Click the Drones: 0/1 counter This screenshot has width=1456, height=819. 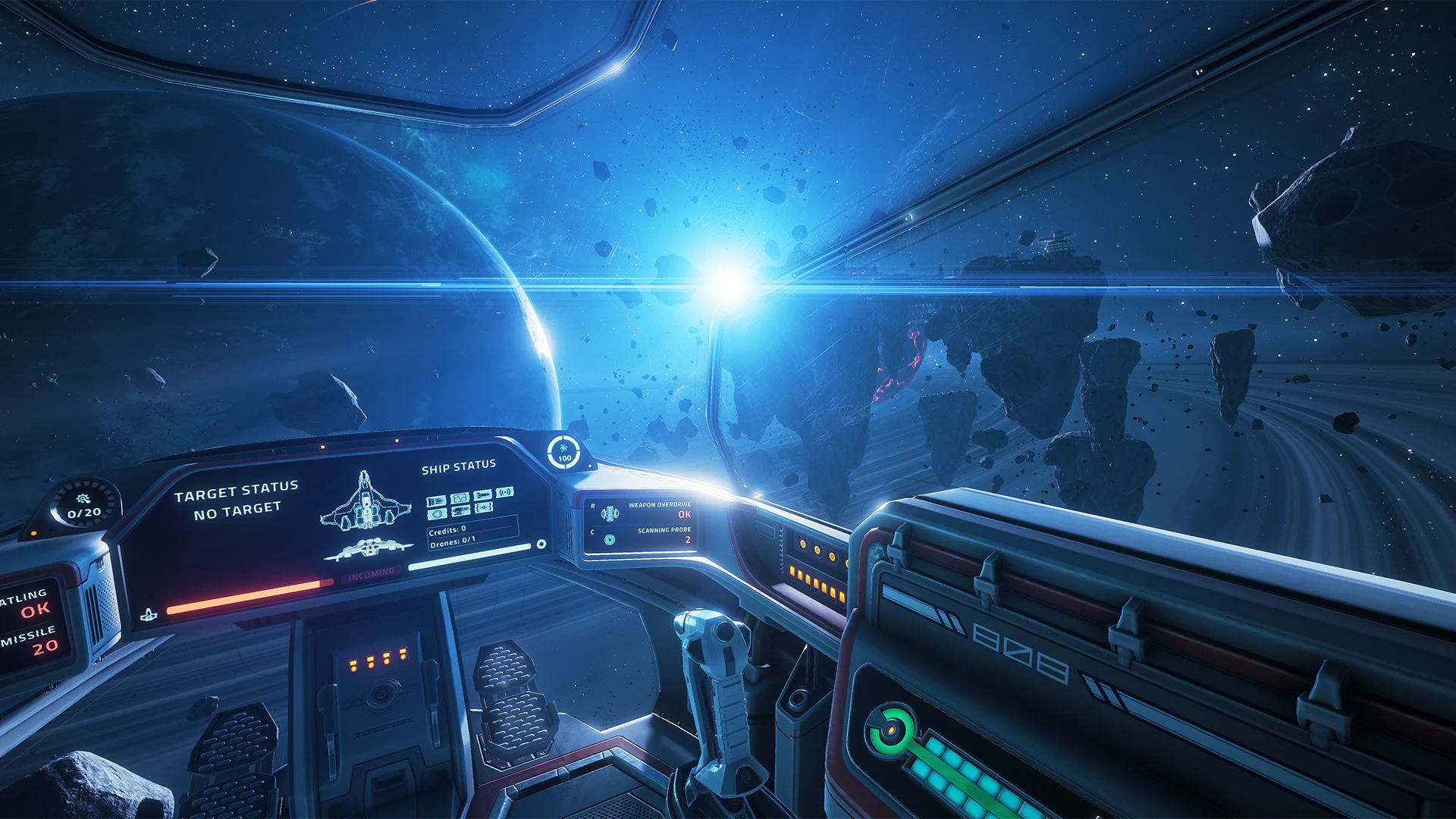tap(453, 543)
